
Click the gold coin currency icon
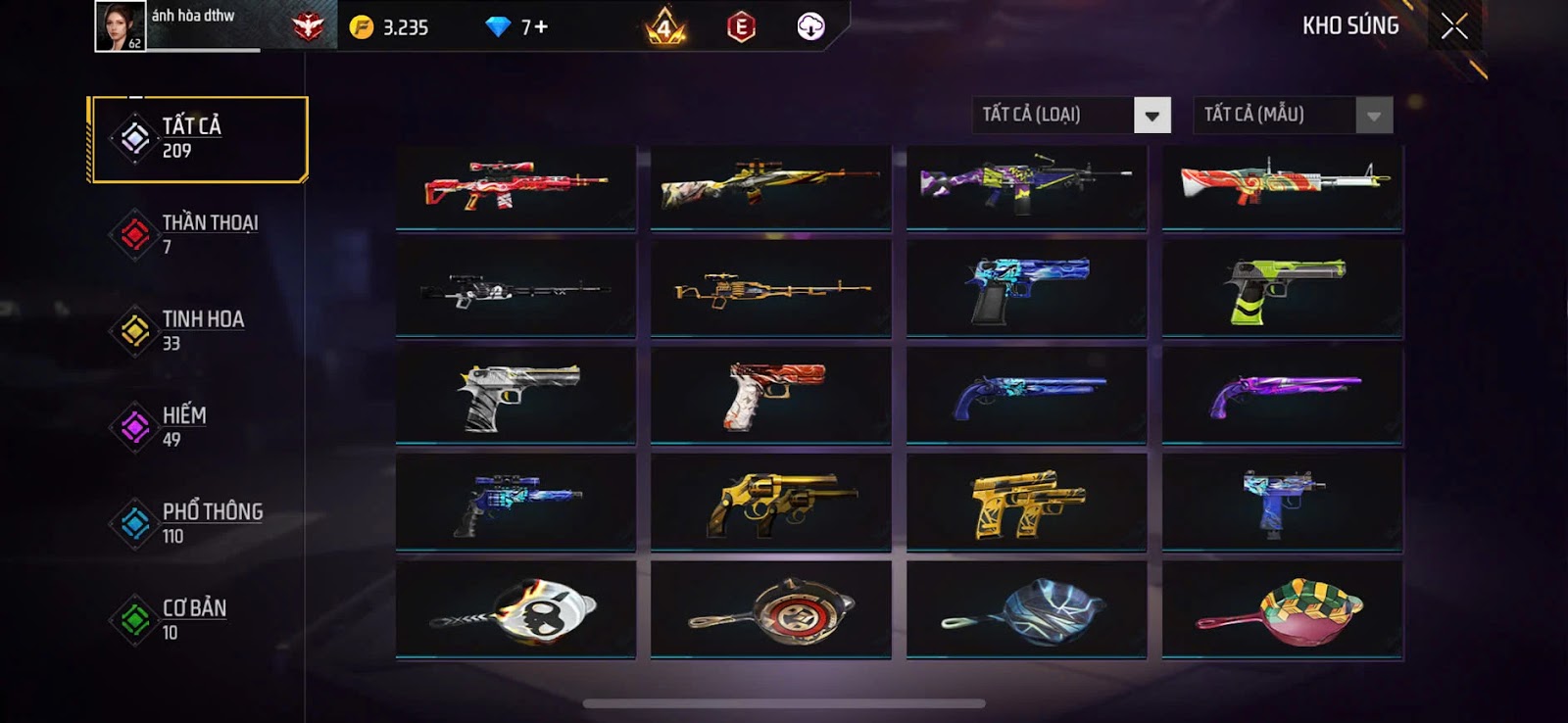(x=362, y=27)
